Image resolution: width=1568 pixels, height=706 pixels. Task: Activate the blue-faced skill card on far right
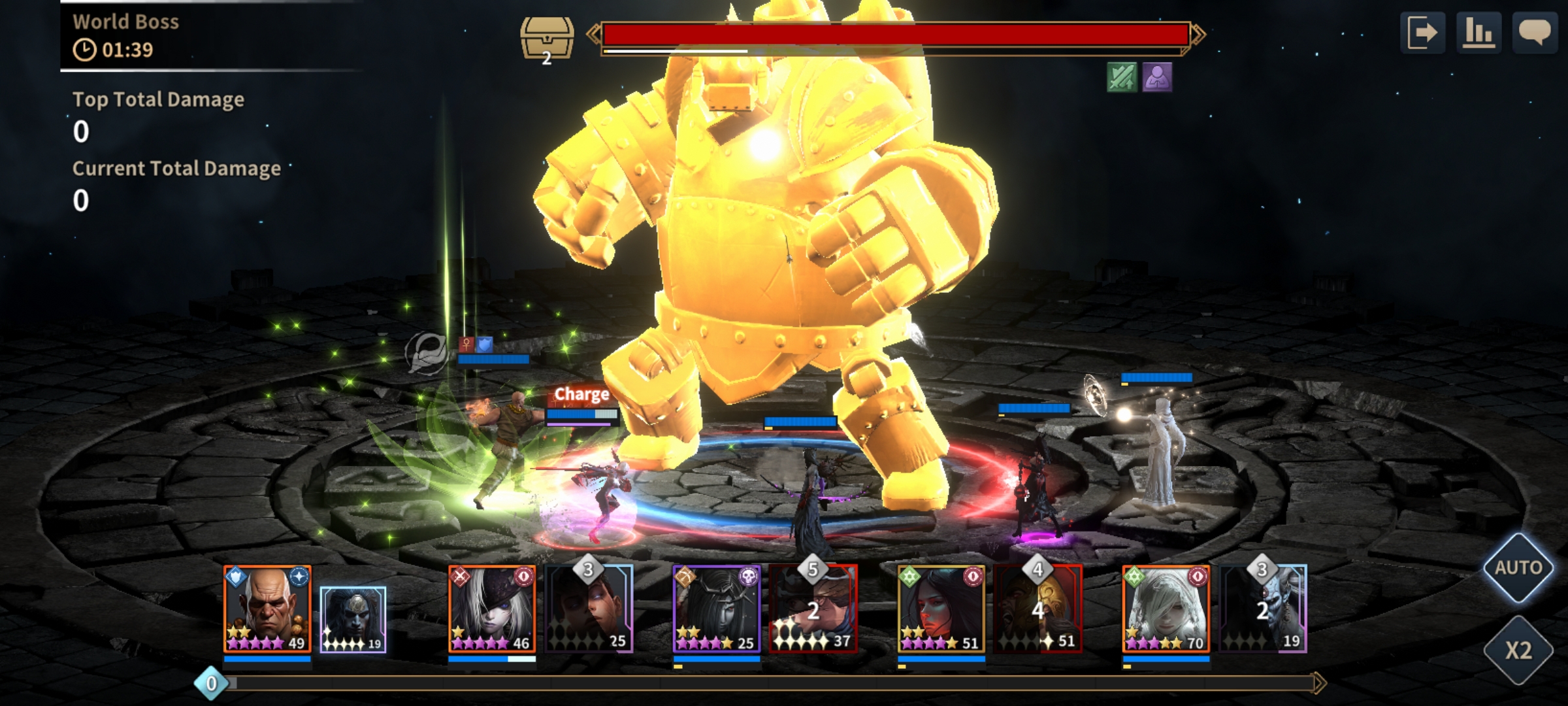click(x=1263, y=609)
